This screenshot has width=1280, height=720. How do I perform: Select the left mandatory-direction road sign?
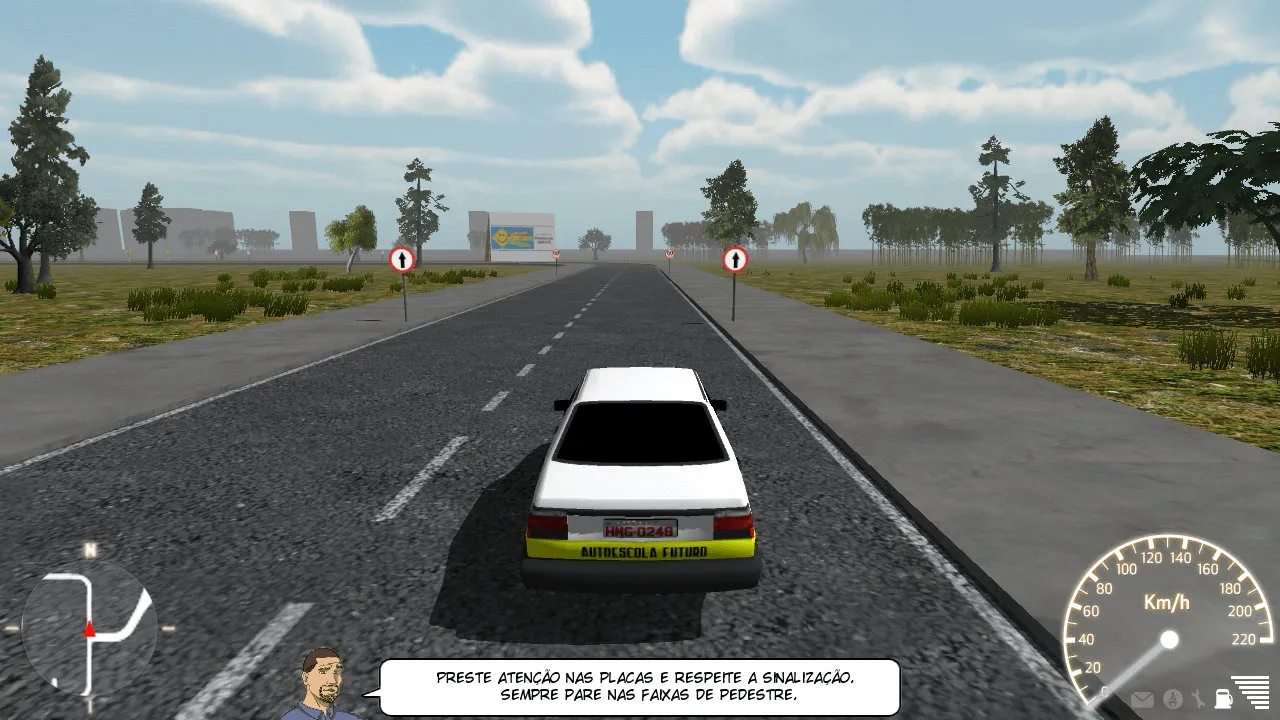coord(402,258)
